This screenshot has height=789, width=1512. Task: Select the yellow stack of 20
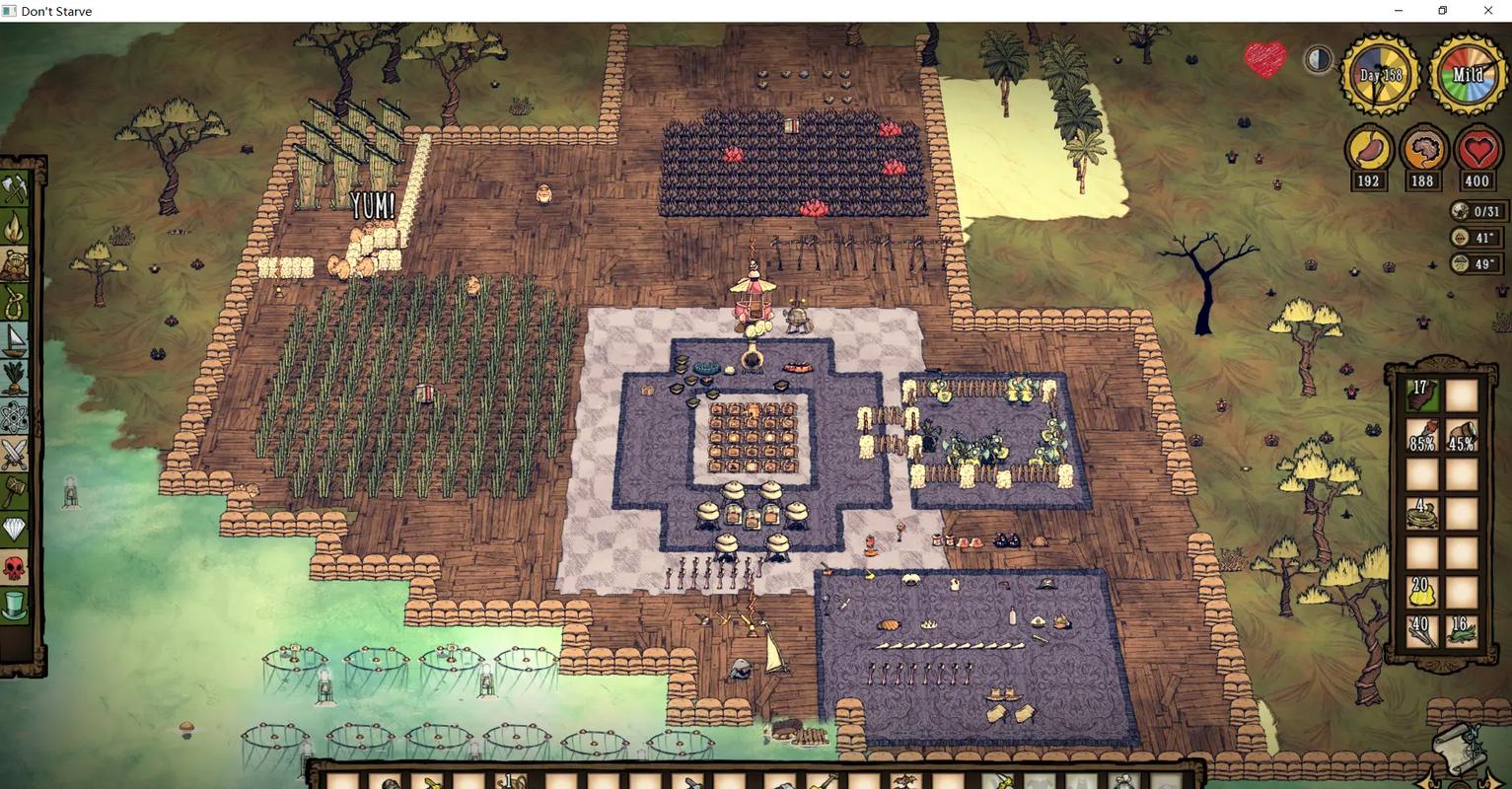(x=1421, y=591)
